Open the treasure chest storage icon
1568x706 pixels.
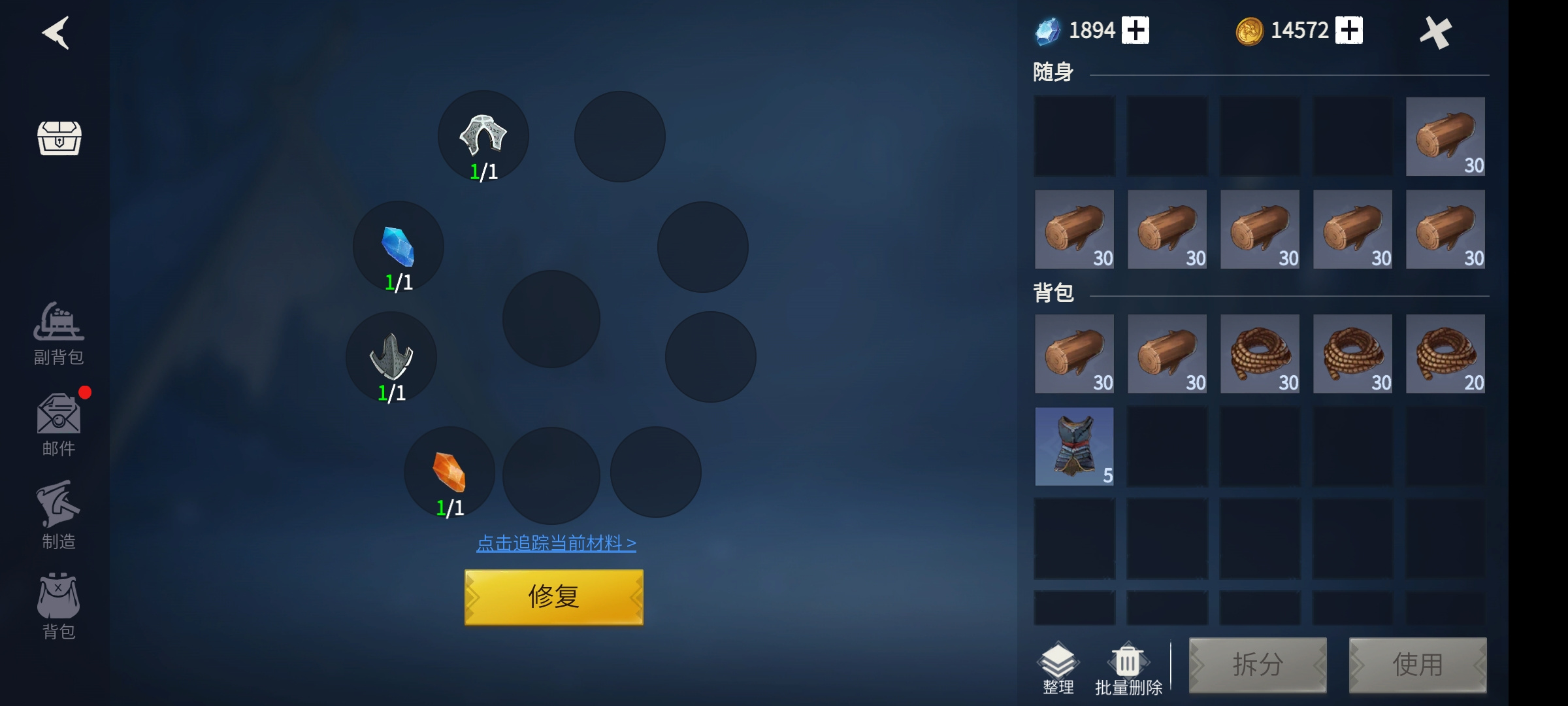click(x=59, y=138)
